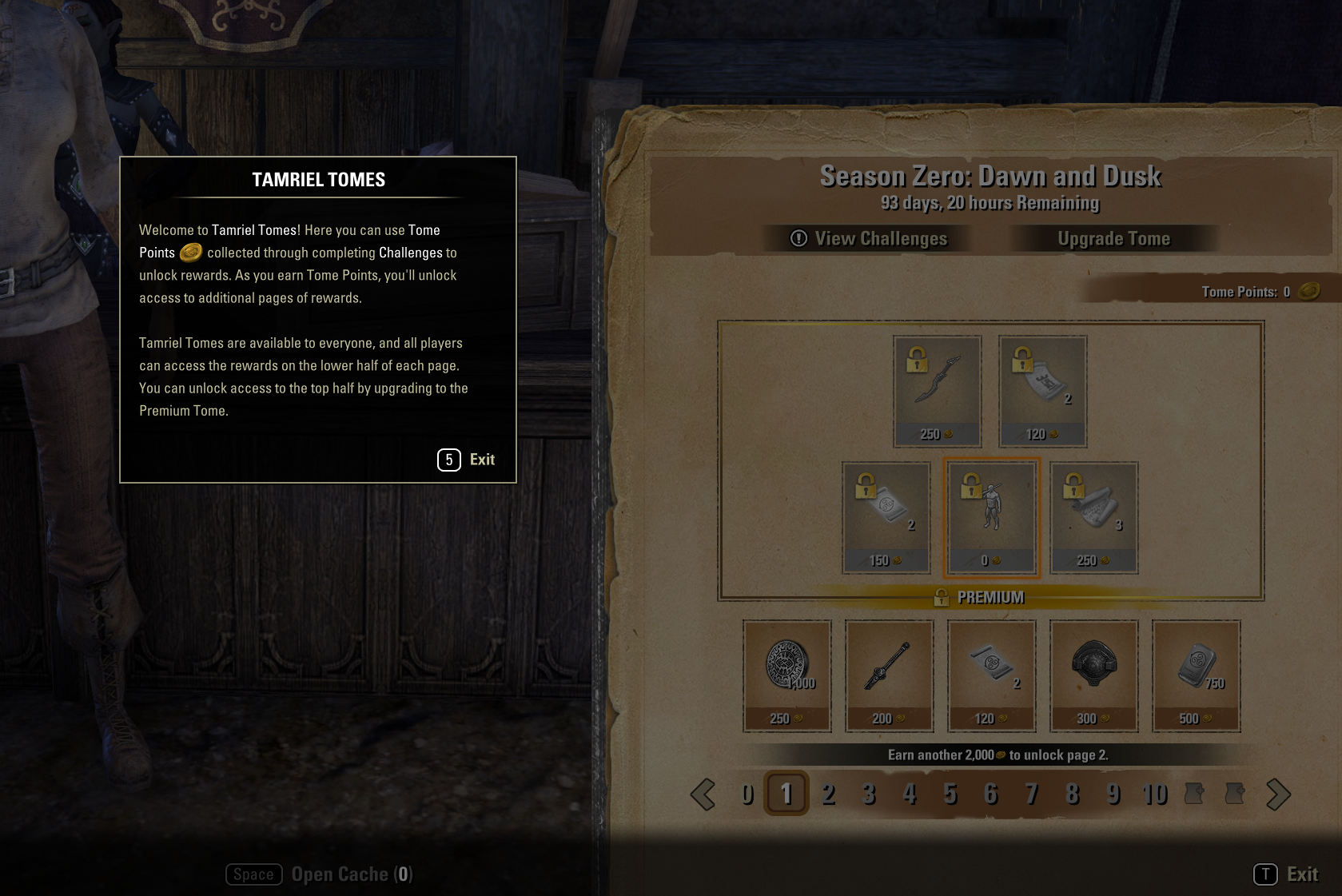Go to tome page 5
The image size is (1342, 896).
(950, 794)
